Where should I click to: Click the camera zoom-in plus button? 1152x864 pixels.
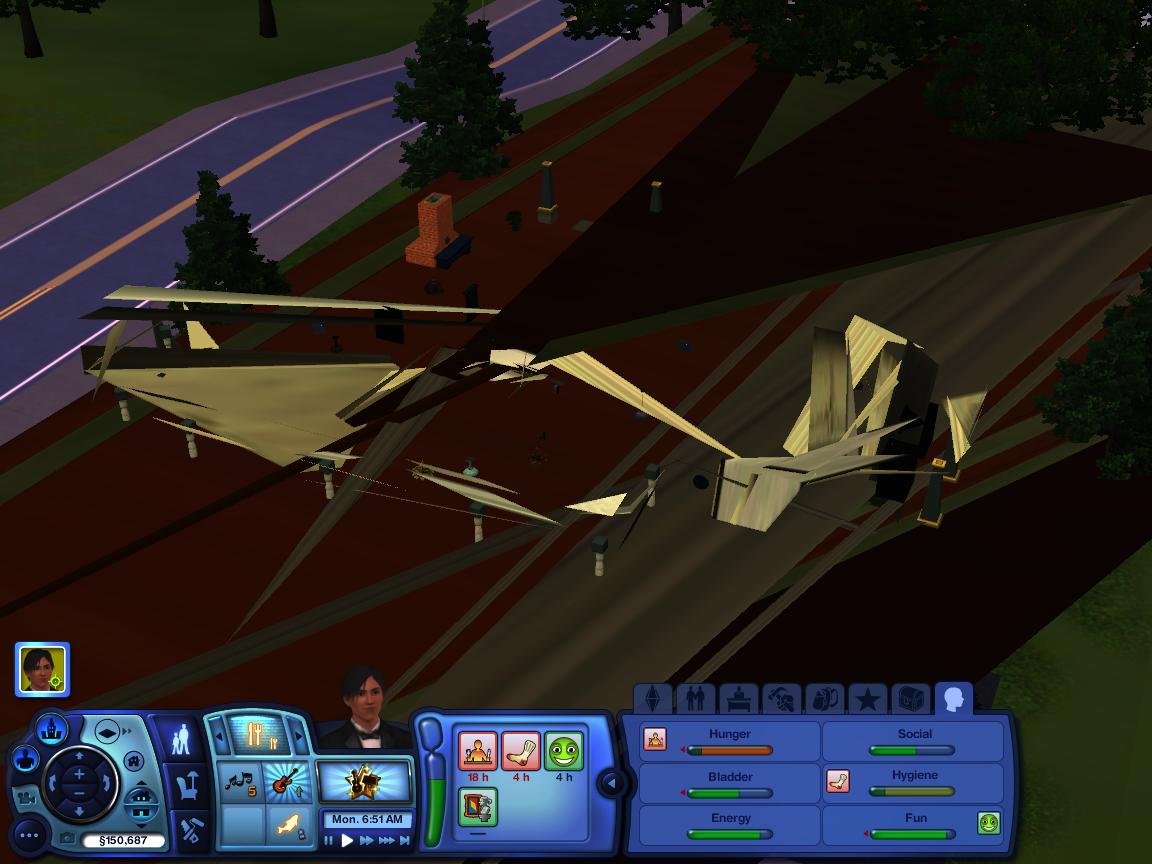point(80,775)
